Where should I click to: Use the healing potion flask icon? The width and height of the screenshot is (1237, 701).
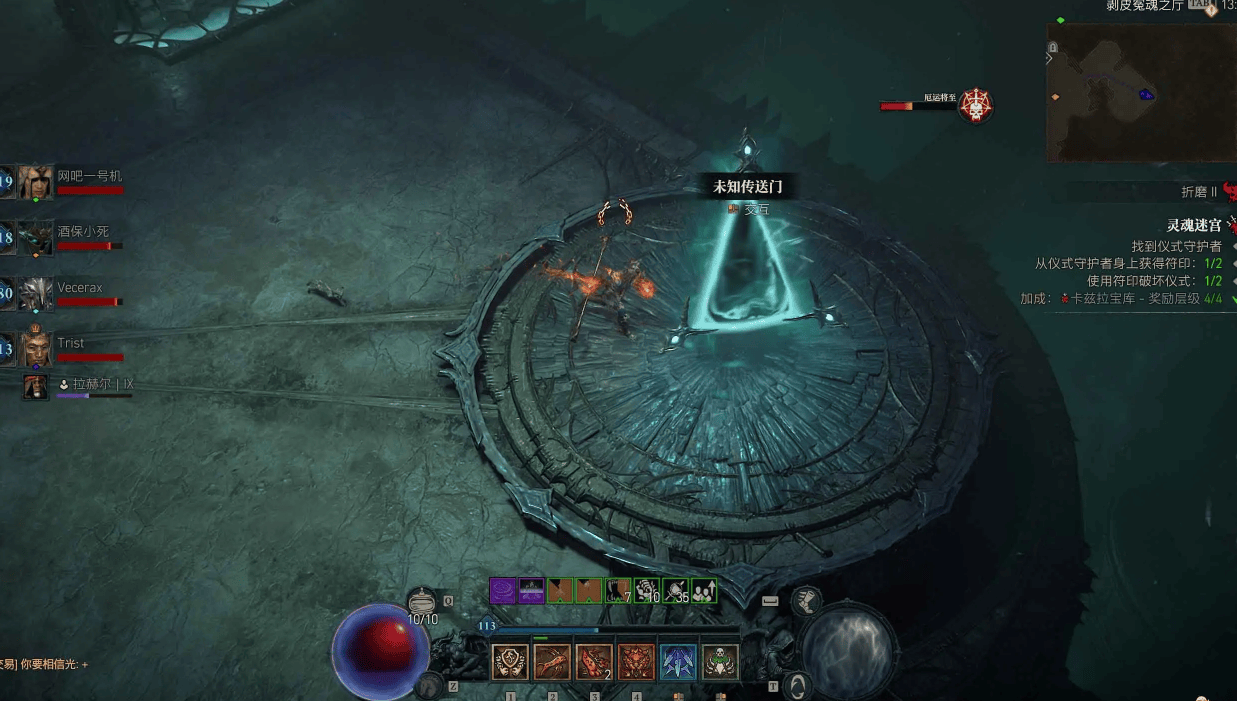tap(423, 603)
